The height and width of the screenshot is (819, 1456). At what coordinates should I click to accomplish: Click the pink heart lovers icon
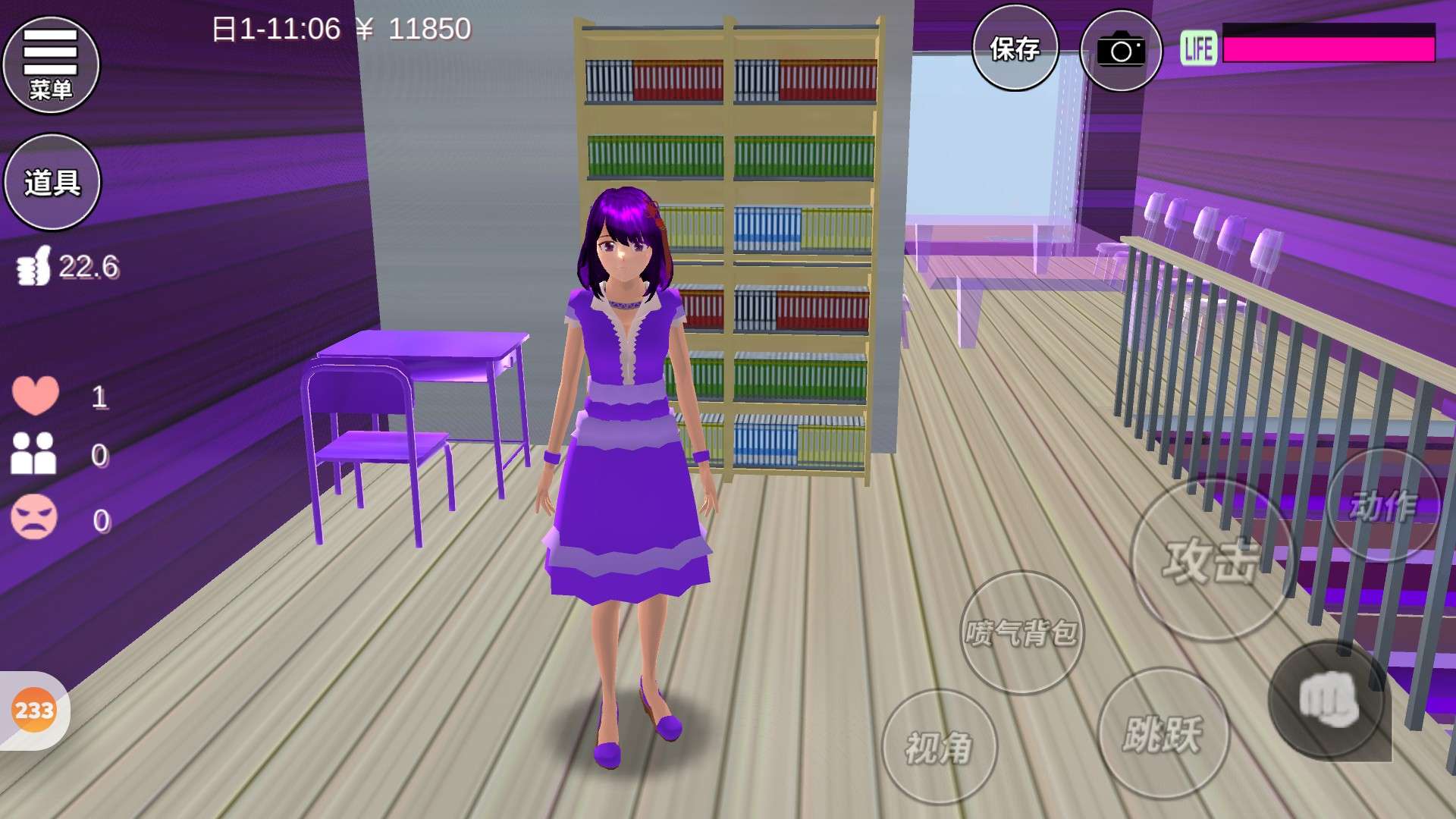(35, 395)
